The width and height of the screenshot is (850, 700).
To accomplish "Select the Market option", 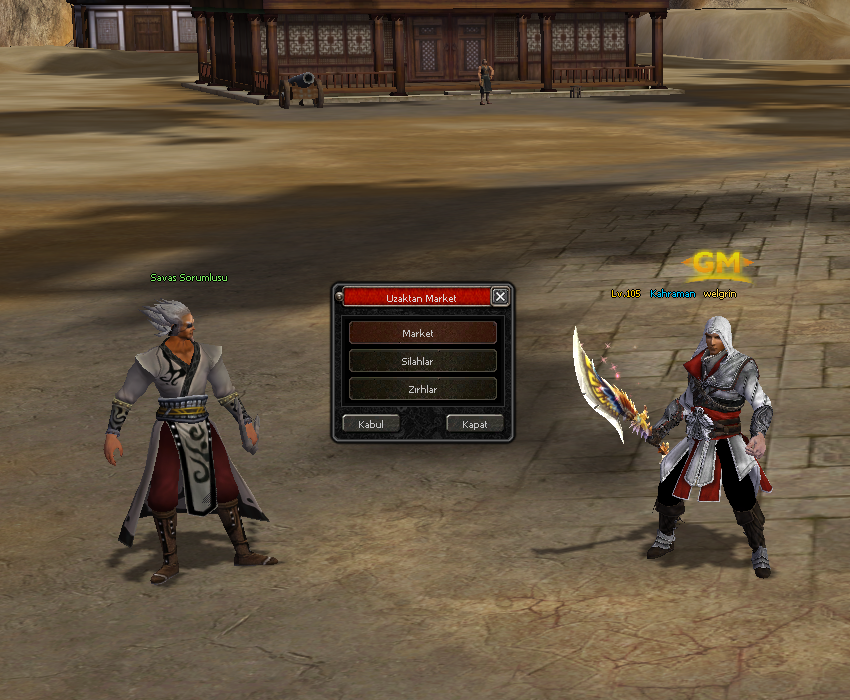I will (422, 333).
